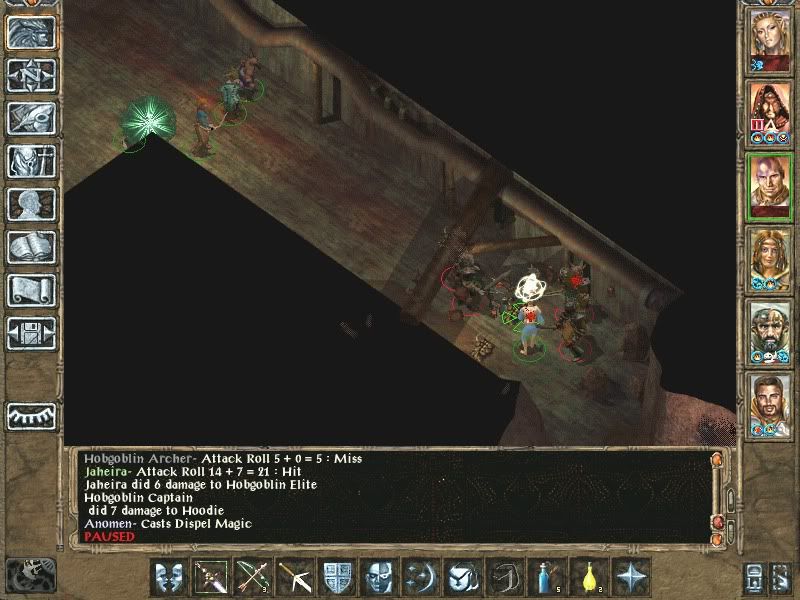Activate the talk masks button
800x600 pixels.
(x=169, y=577)
